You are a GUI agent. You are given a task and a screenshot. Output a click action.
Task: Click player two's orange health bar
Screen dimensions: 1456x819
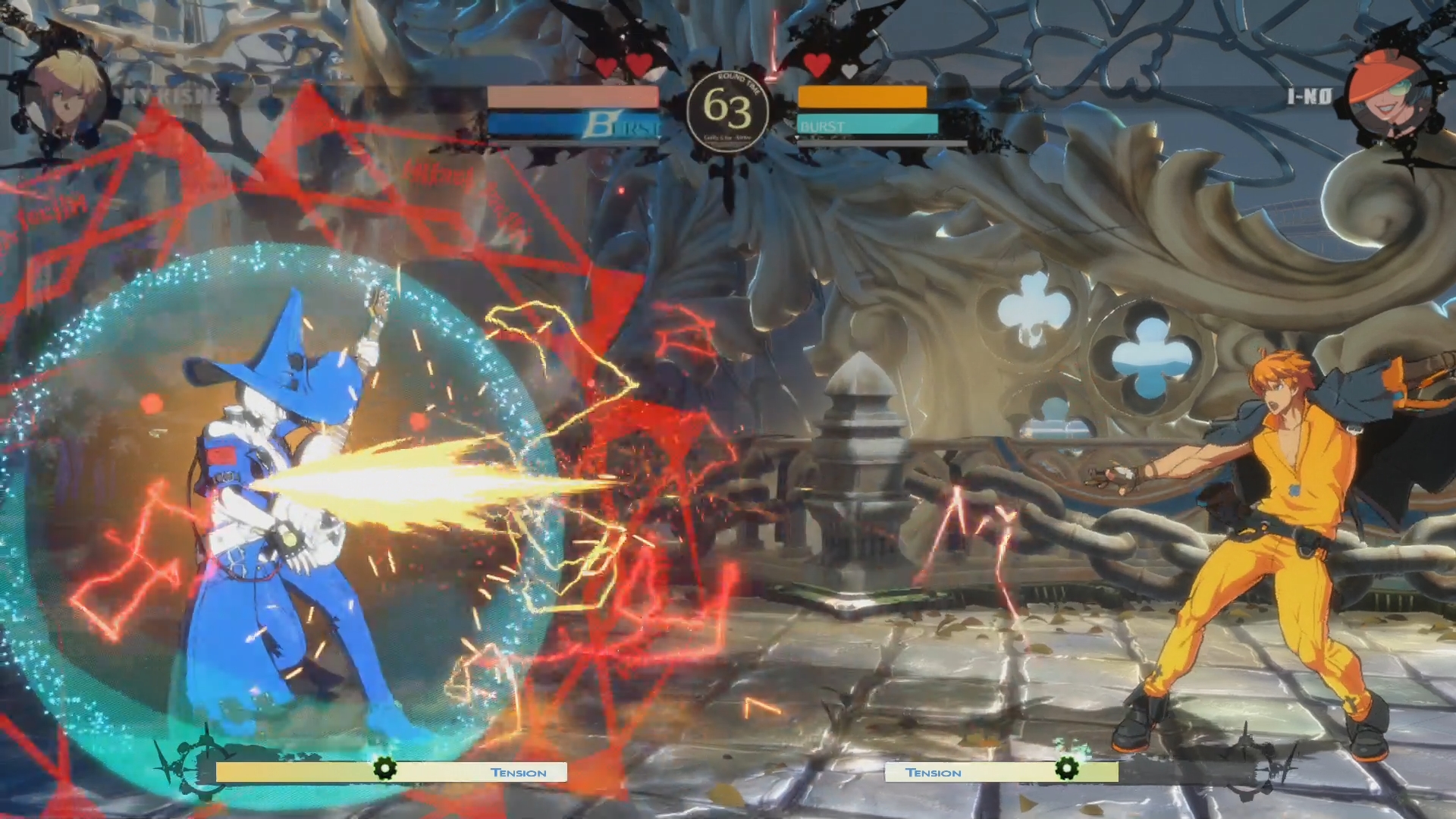[862, 97]
